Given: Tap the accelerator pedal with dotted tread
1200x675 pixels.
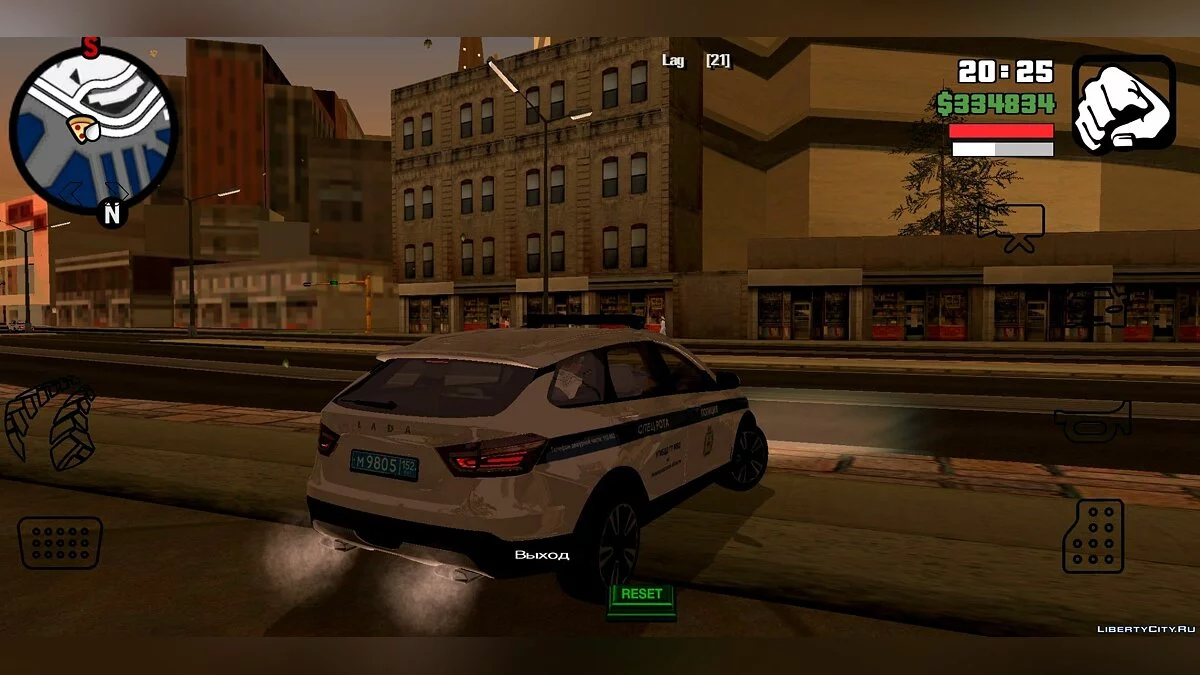Looking at the screenshot, I should coord(1093,536).
